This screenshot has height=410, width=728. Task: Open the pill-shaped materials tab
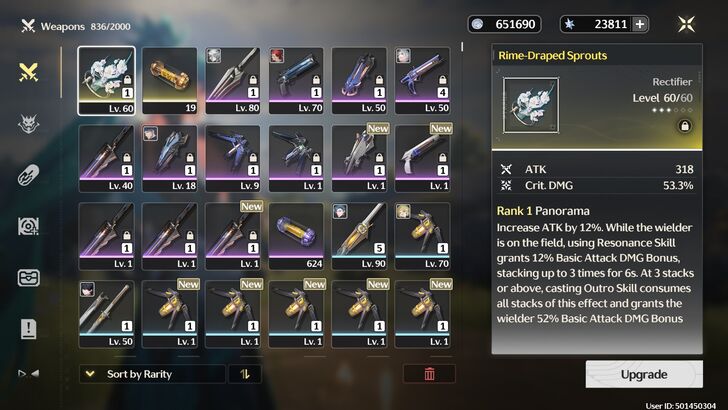click(x=29, y=174)
